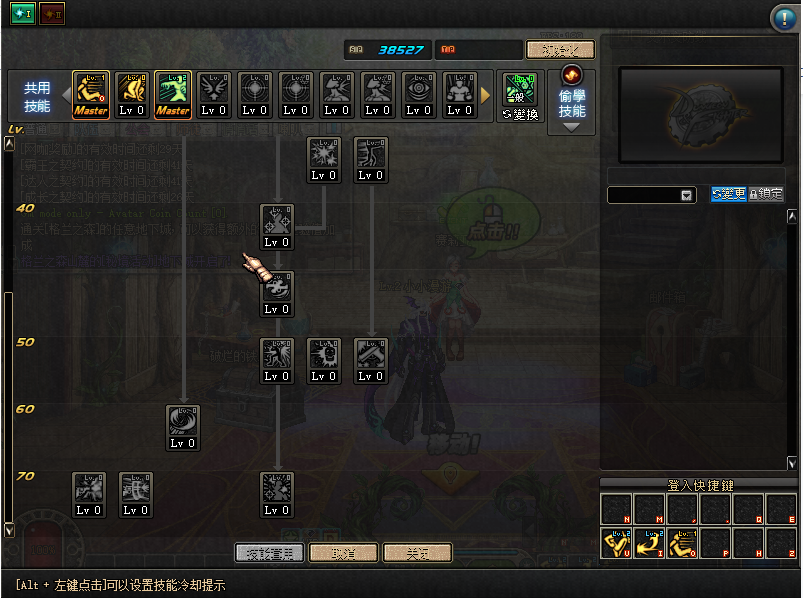Select the level 60 skill icon

(183, 427)
